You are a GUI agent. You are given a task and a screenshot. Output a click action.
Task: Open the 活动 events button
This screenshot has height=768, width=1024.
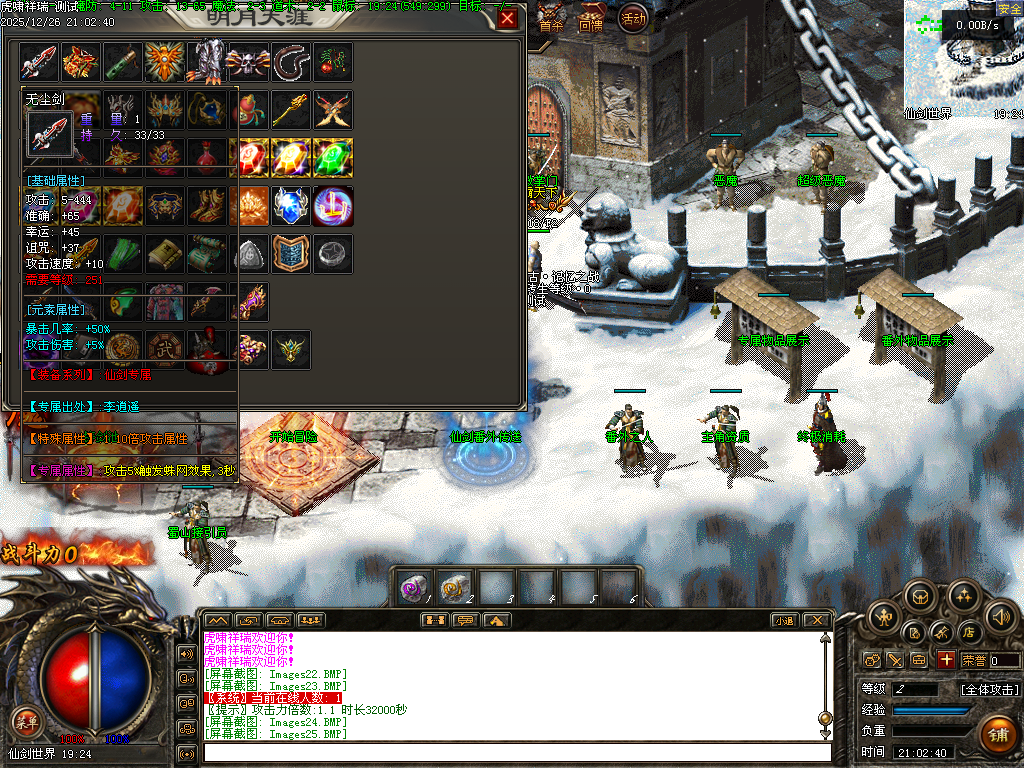pyautogui.click(x=633, y=17)
